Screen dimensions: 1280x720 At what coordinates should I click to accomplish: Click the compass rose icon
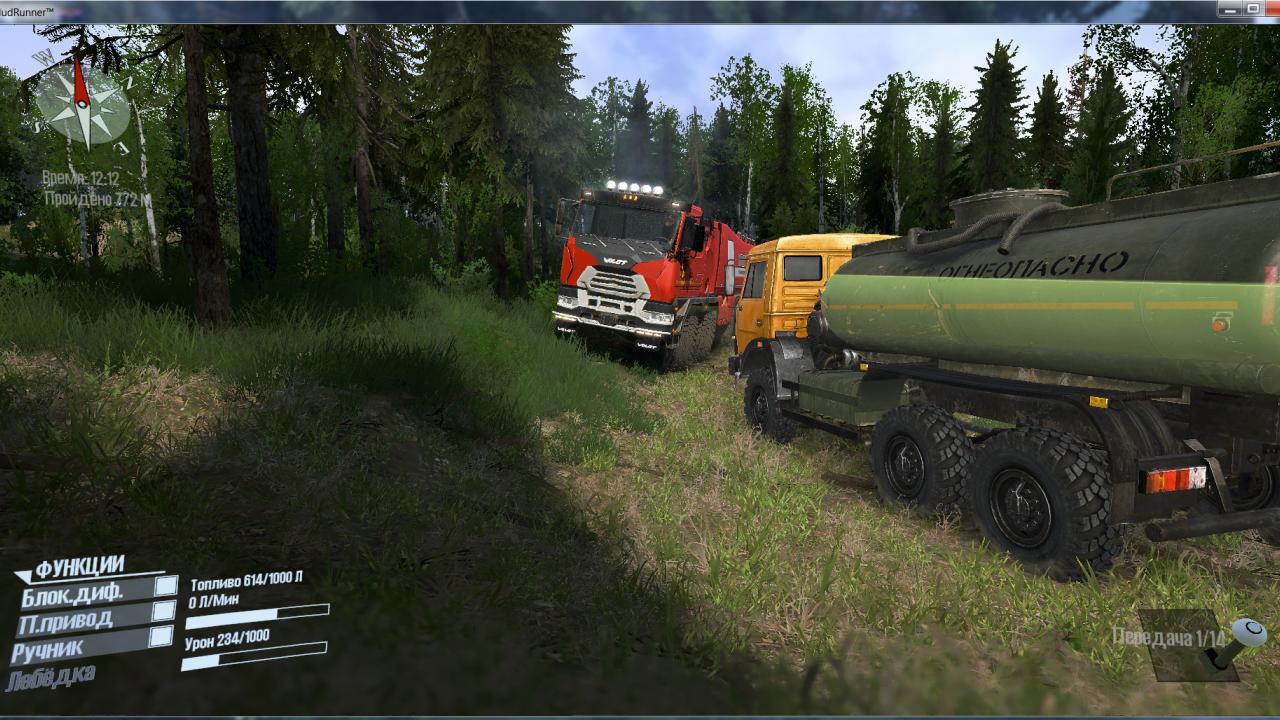pos(82,103)
